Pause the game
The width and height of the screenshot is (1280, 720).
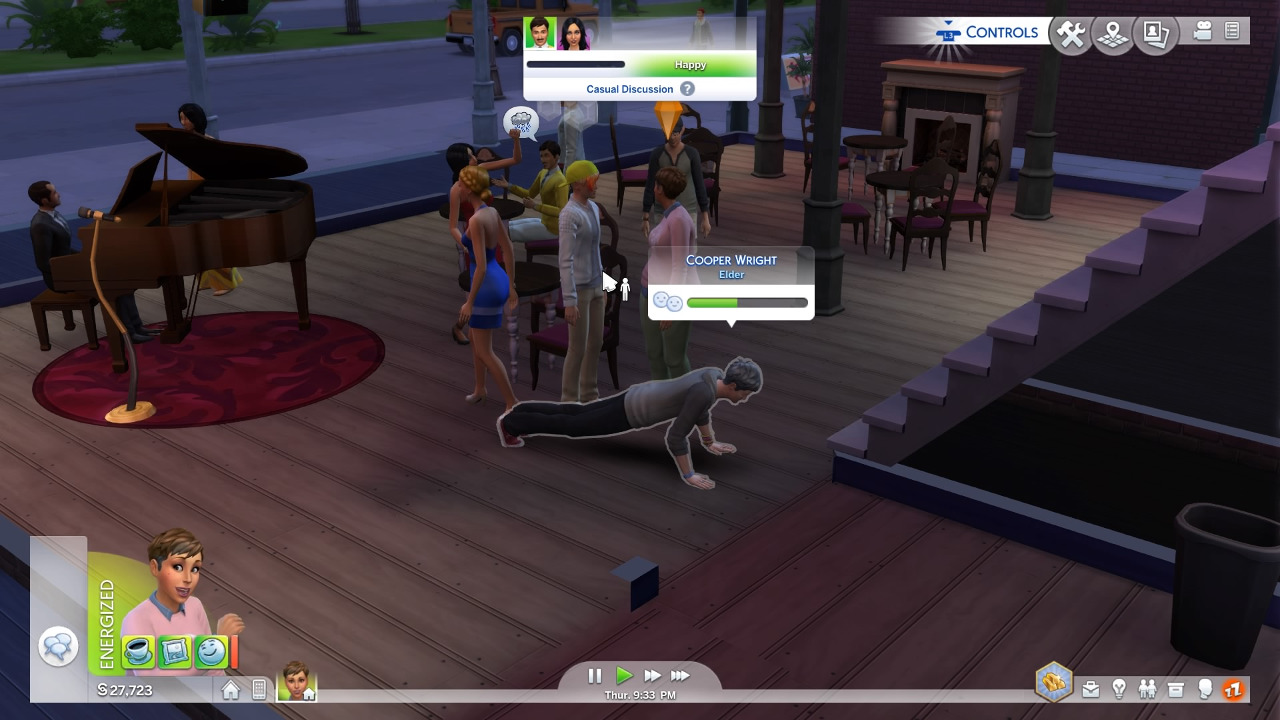tap(595, 676)
